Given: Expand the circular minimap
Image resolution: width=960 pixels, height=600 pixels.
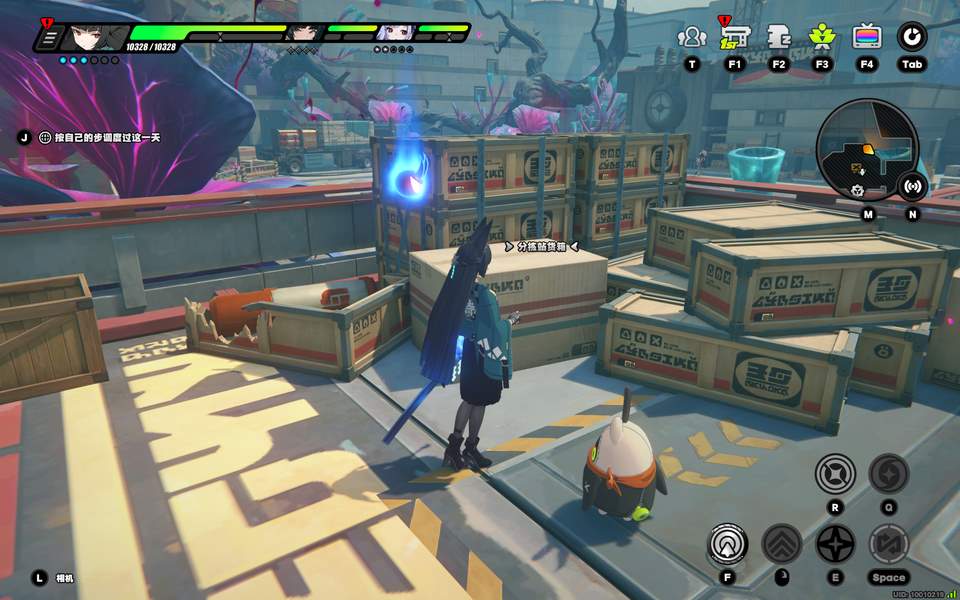Looking at the screenshot, I should coord(865,150).
